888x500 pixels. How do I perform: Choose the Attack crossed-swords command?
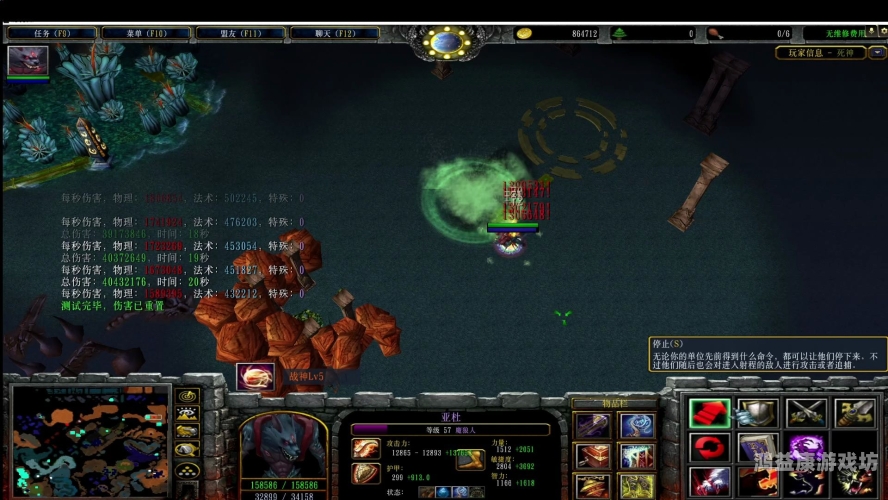click(x=805, y=413)
